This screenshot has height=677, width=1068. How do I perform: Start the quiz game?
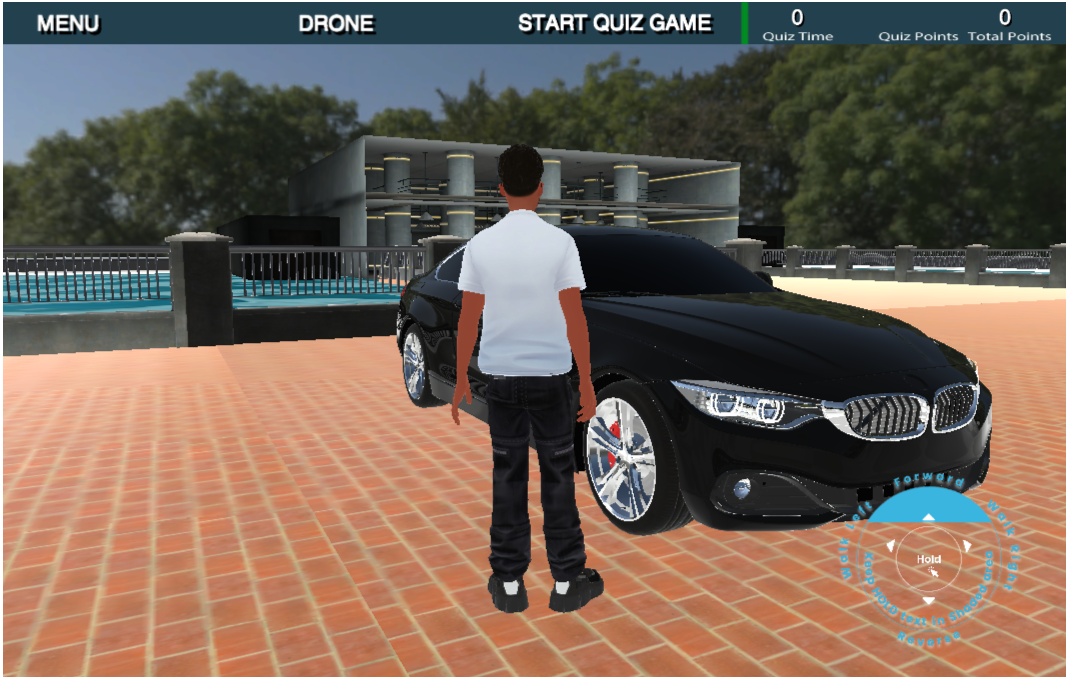pos(615,23)
